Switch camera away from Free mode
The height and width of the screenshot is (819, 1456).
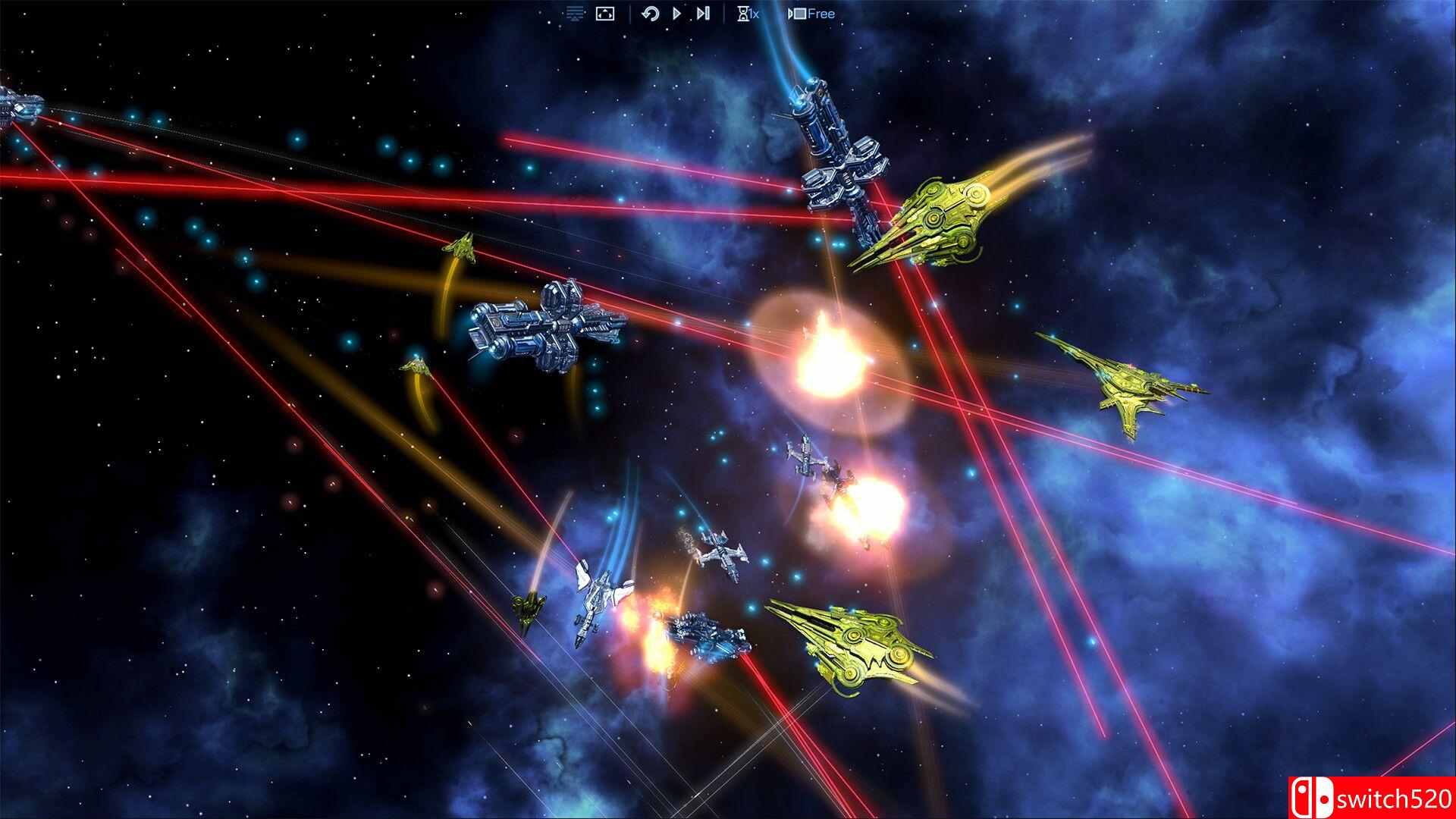pos(797,13)
